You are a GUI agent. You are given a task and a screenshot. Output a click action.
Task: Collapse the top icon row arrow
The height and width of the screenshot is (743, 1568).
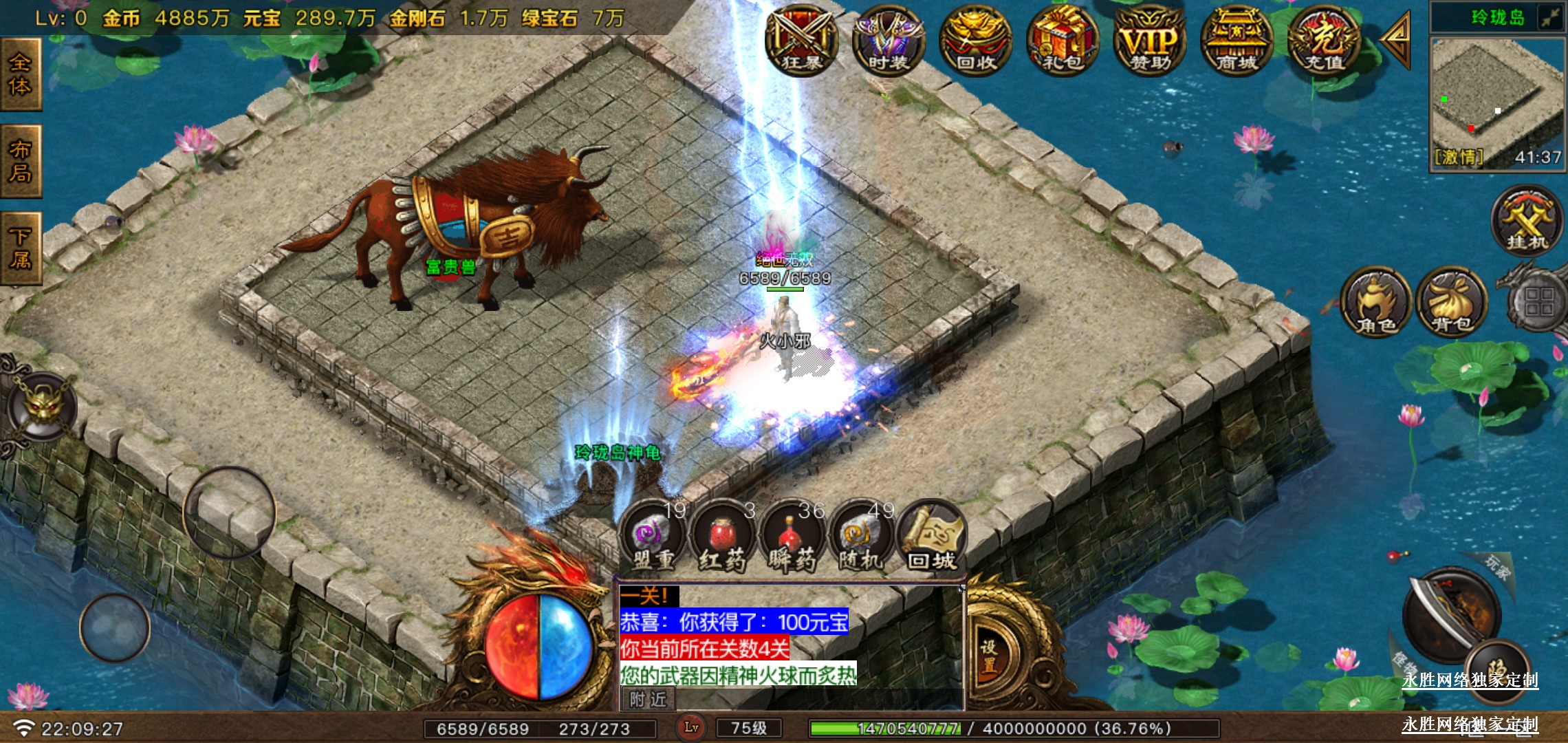pyautogui.click(x=1397, y=40)
